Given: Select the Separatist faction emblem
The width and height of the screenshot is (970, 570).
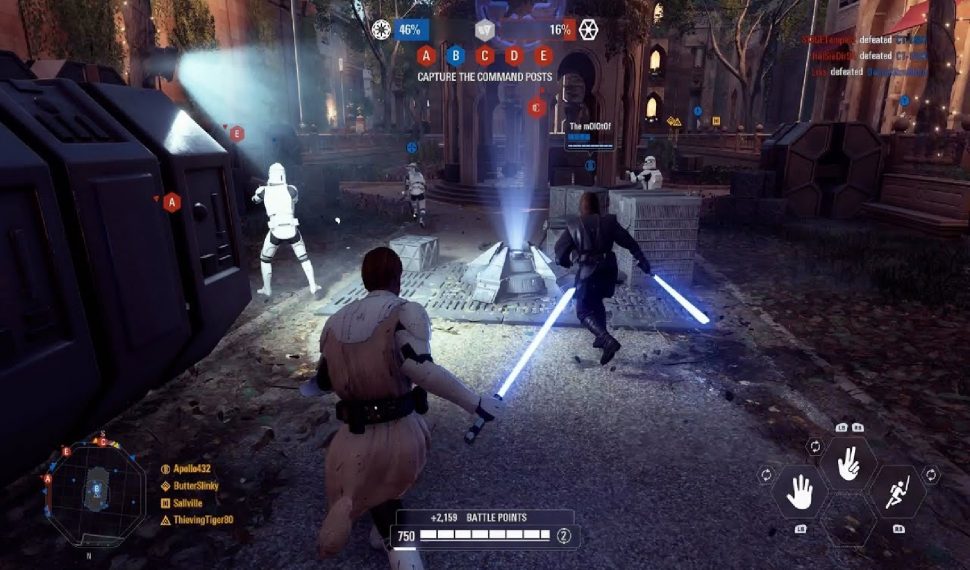Looking at the screenshot, I should tap(588, 29).
